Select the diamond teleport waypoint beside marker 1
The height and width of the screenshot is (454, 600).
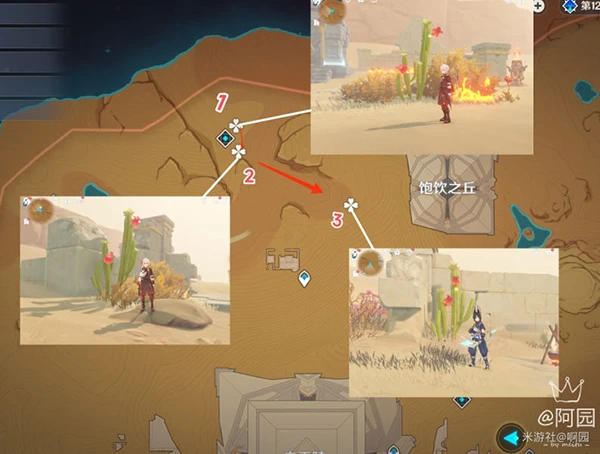coord(225,140)
